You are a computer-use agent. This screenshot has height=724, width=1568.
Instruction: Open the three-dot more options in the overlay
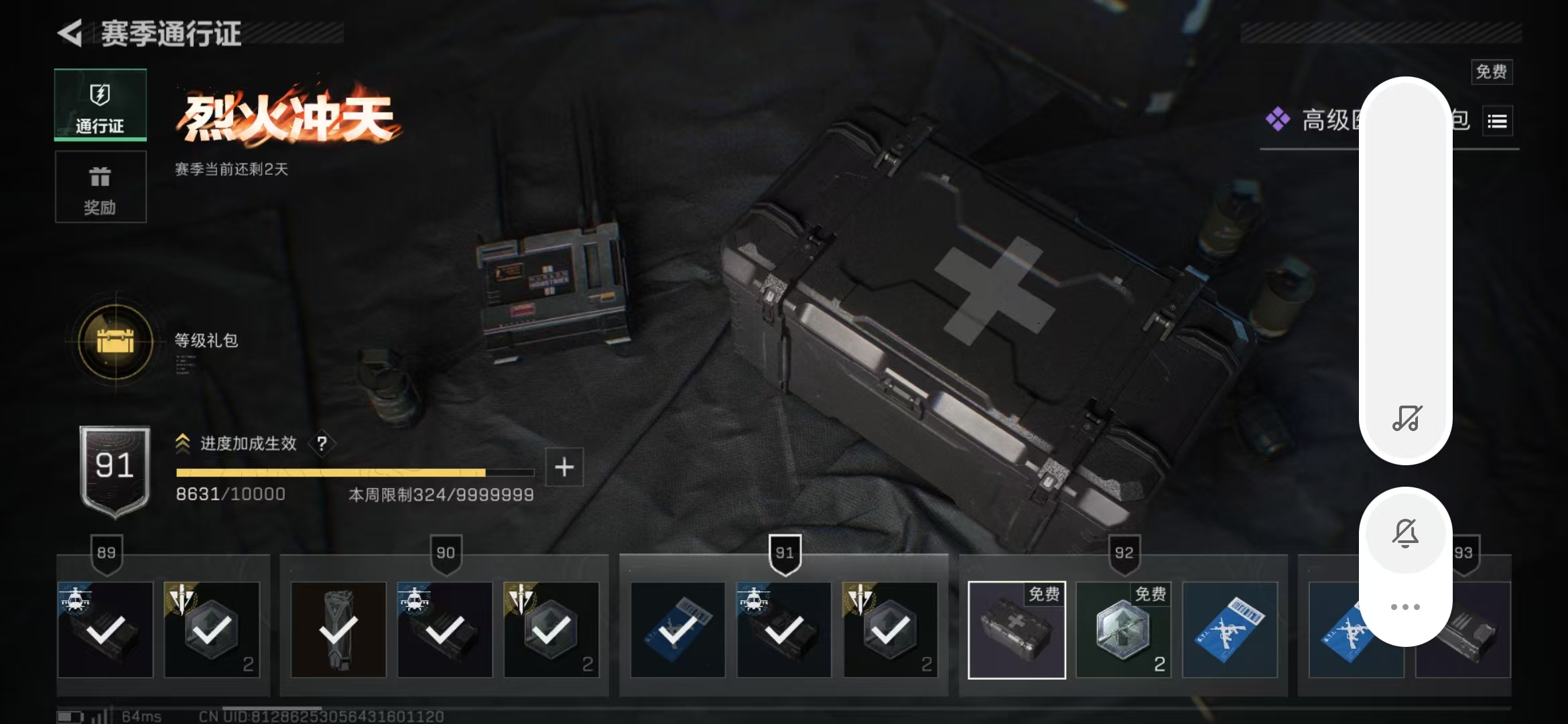(1405, 607)
